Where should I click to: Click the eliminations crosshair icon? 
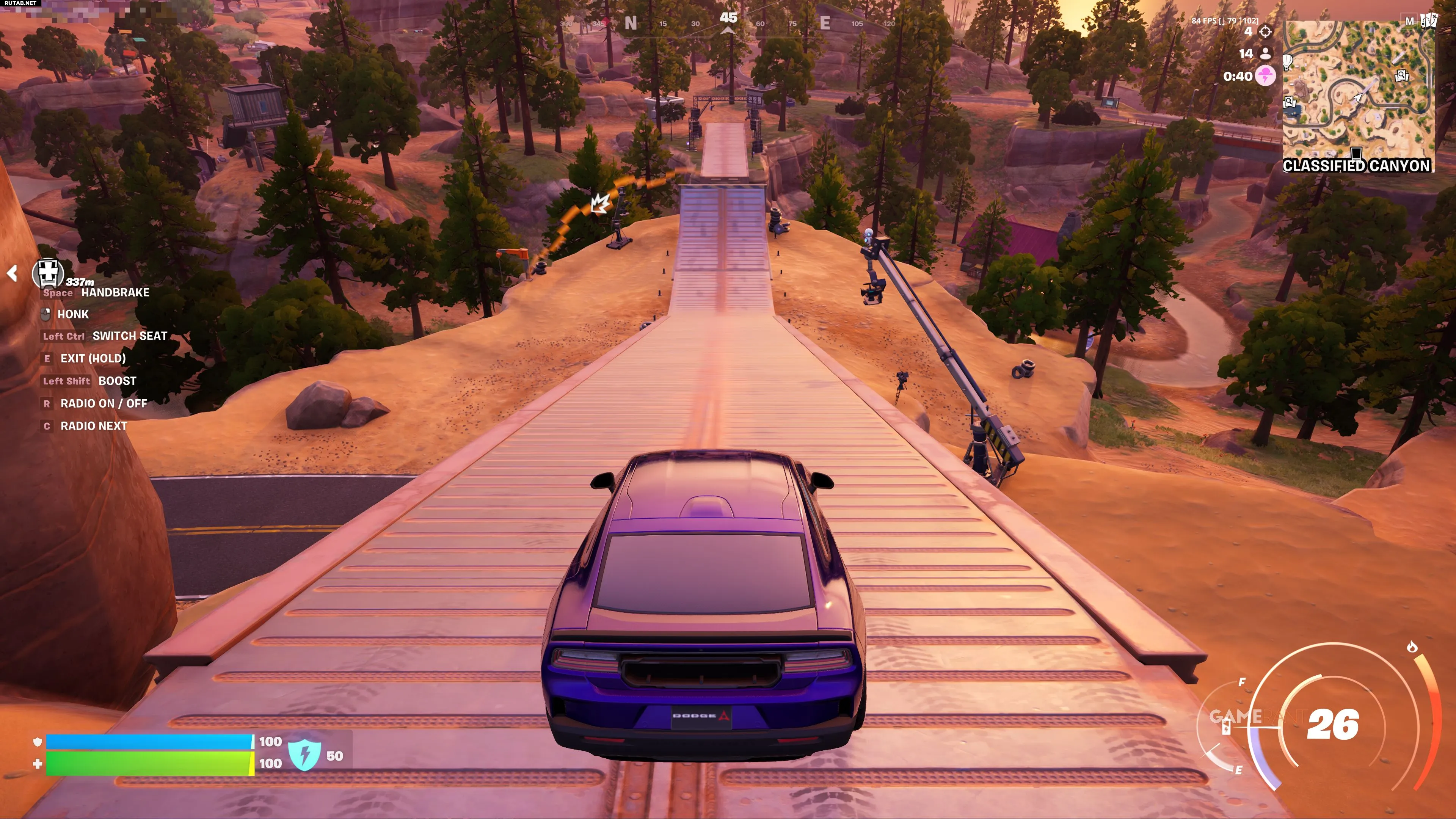tap(1266, 31)
